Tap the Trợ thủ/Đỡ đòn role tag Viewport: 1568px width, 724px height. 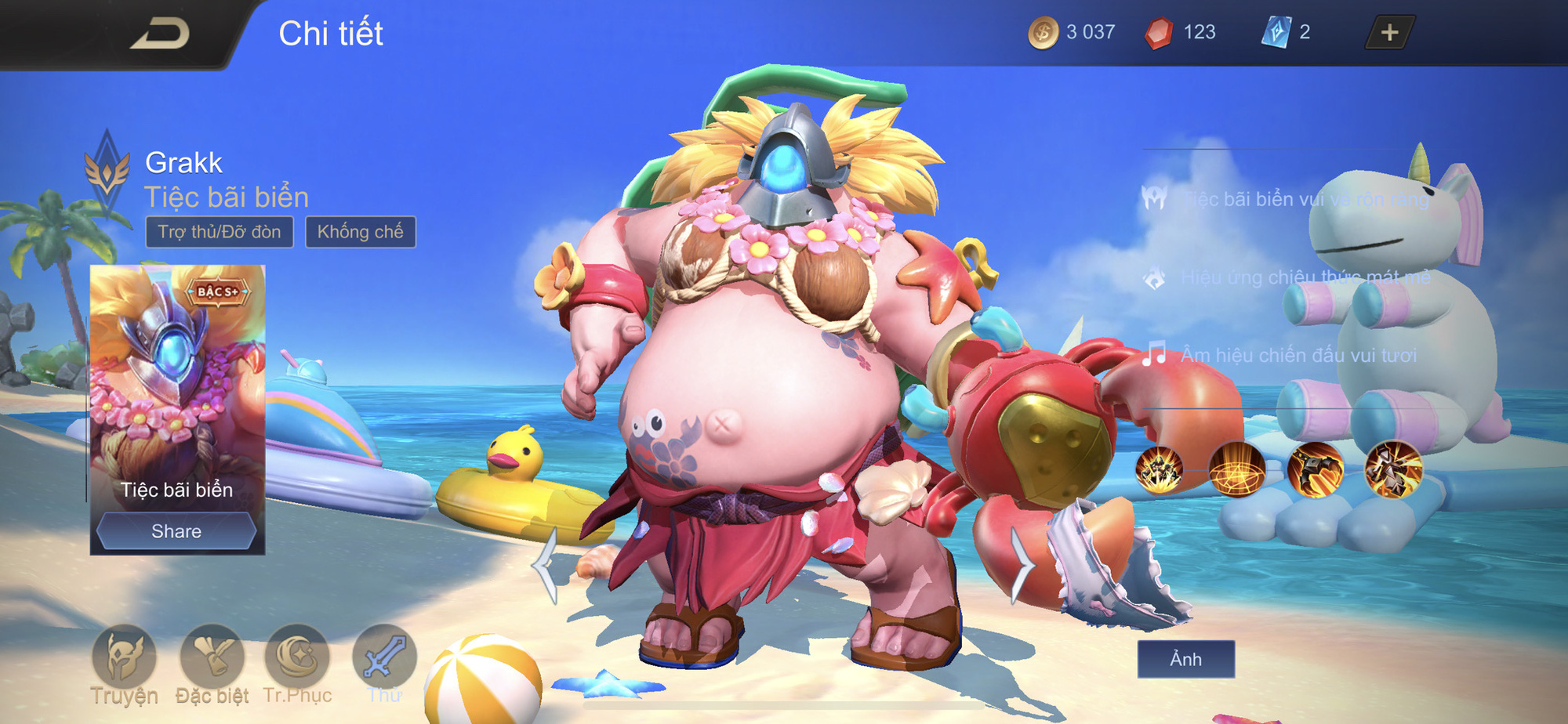(220, 232)
